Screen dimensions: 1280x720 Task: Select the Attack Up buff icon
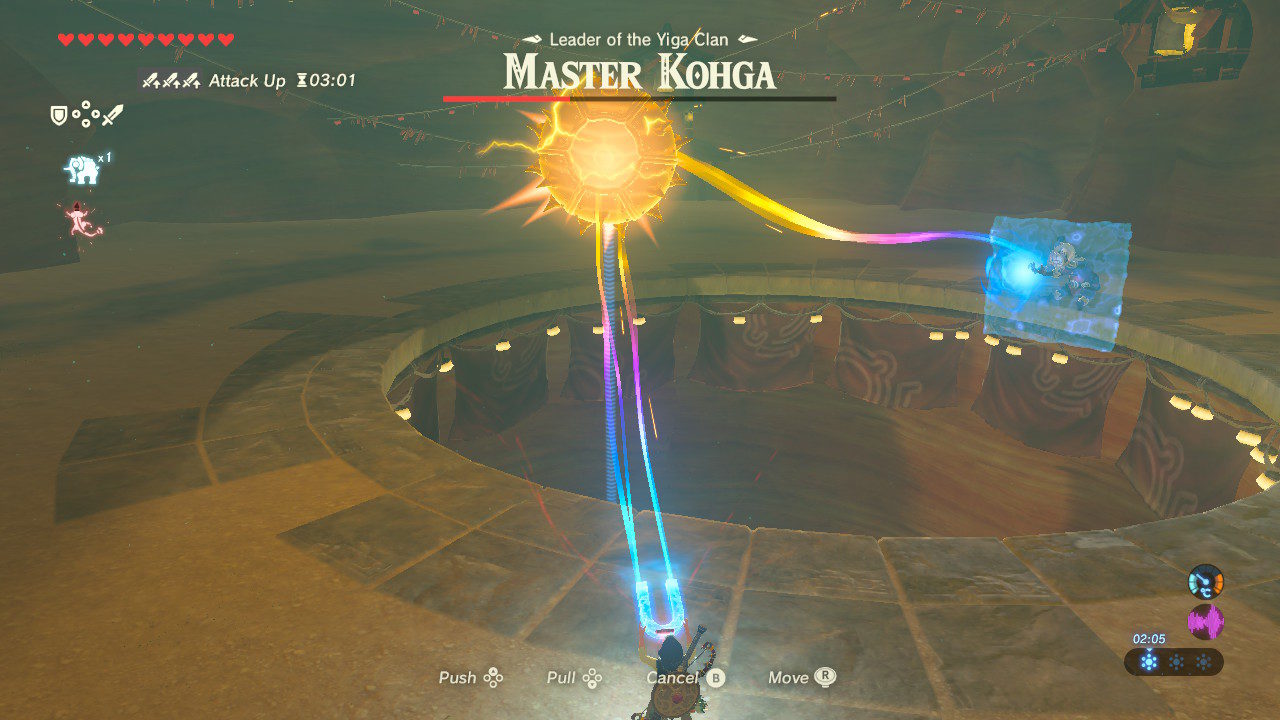(x=170, y=81)
